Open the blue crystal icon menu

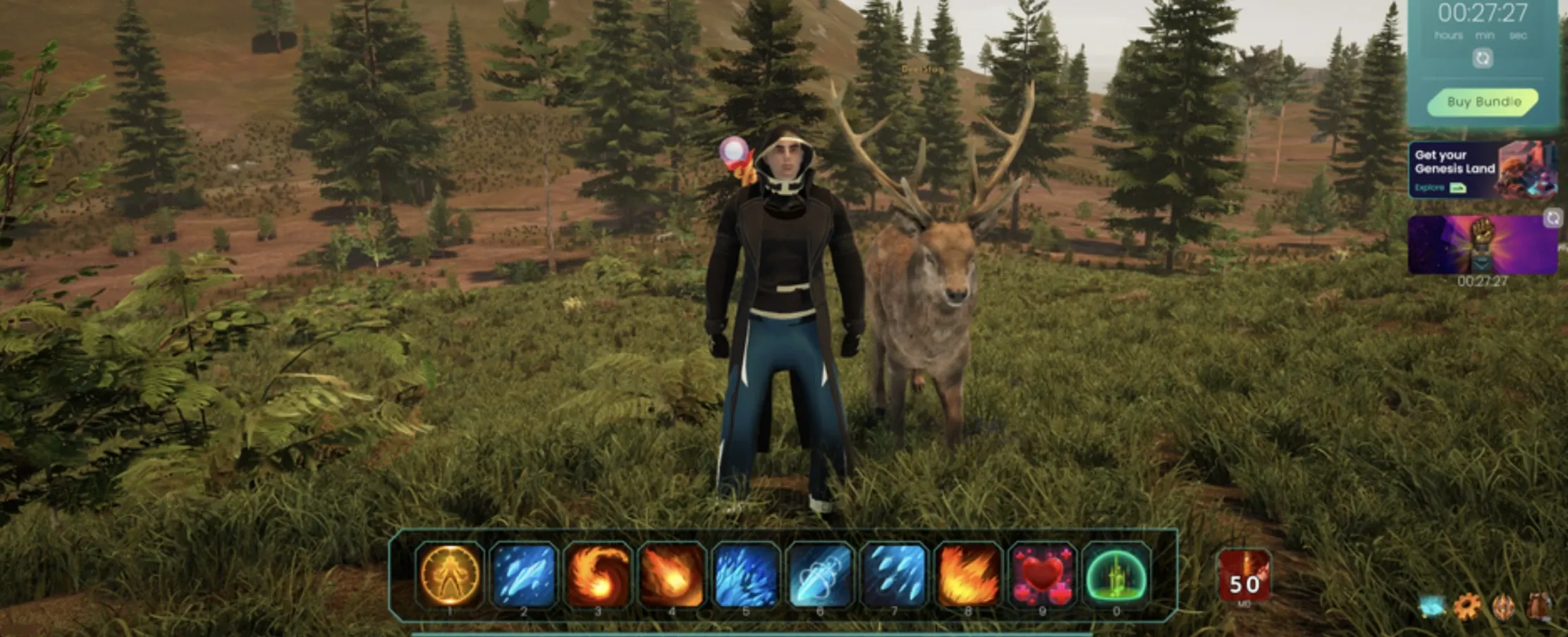[x=1433, y=607]
